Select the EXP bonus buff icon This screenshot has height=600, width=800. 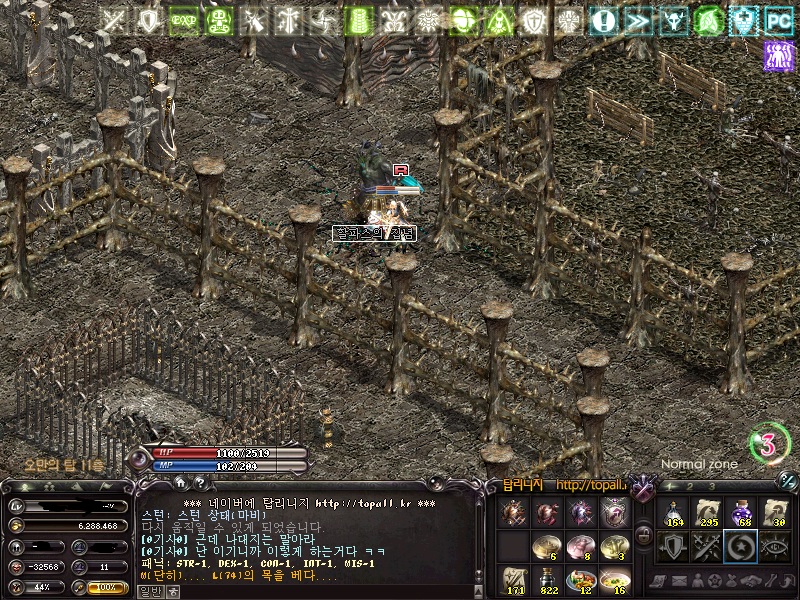tap(184, 20)
